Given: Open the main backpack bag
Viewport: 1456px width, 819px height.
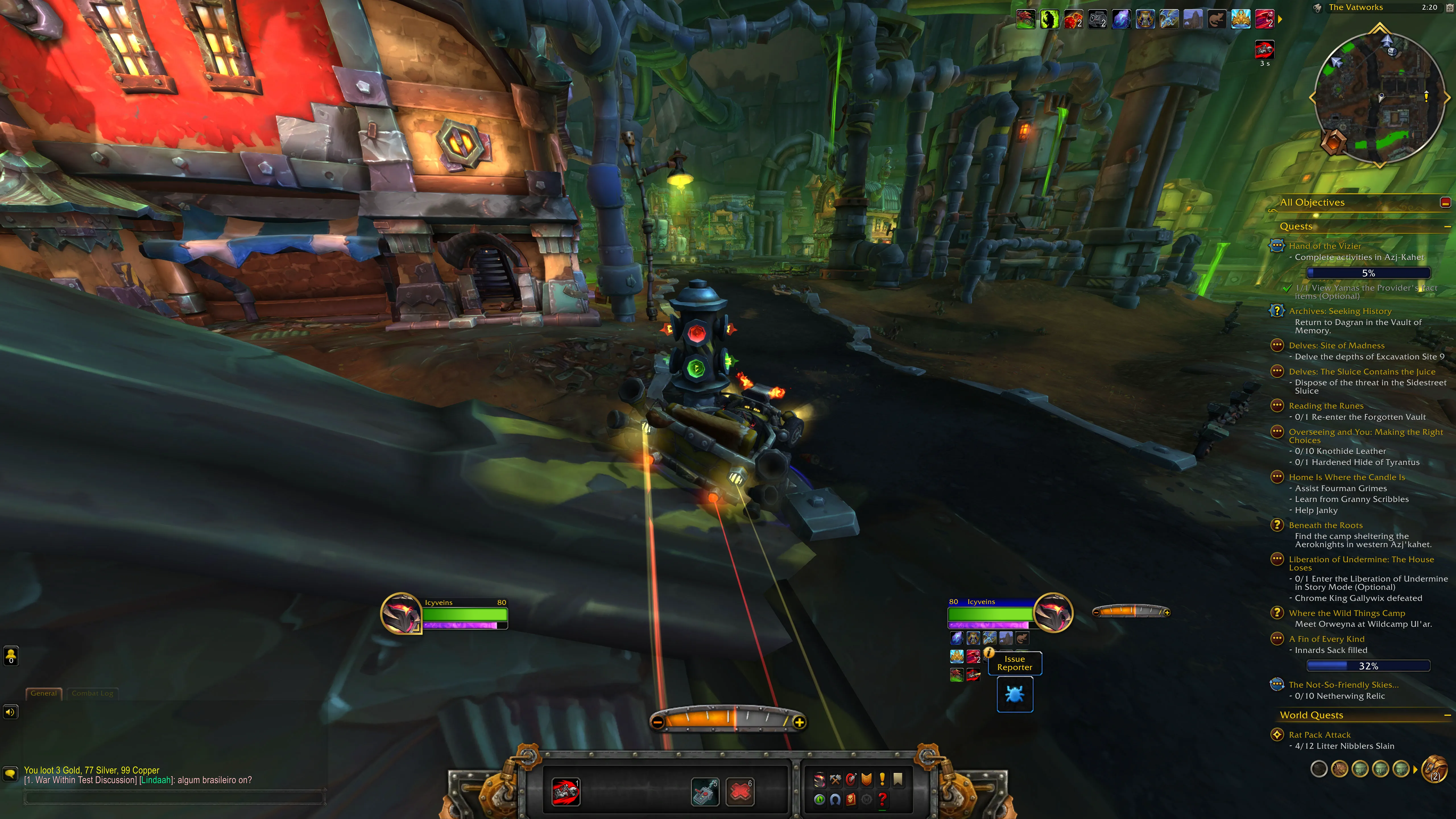Looking at the screenshot, I should point(1434,769).
